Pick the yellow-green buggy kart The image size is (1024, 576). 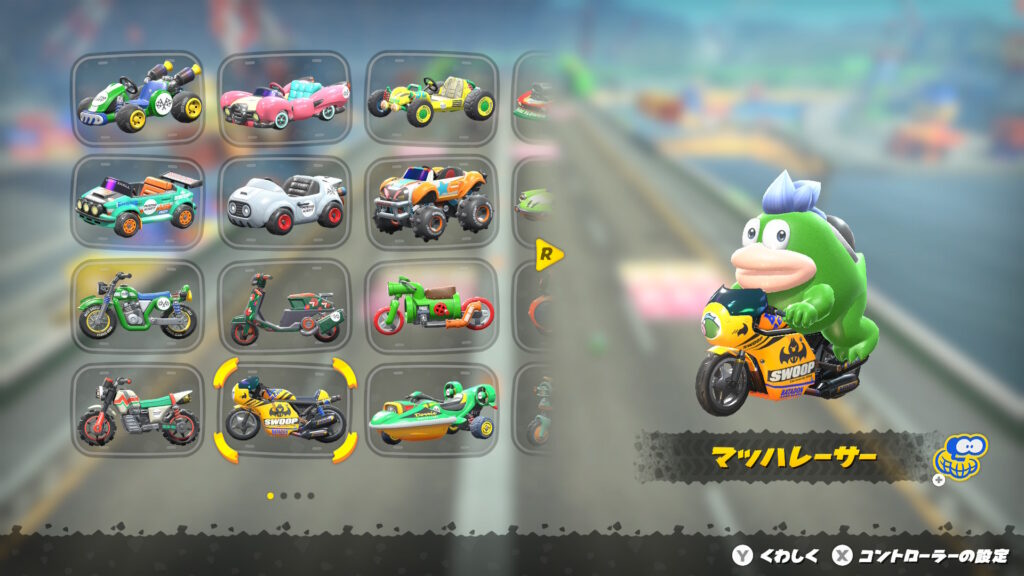(x=432, y=99)
